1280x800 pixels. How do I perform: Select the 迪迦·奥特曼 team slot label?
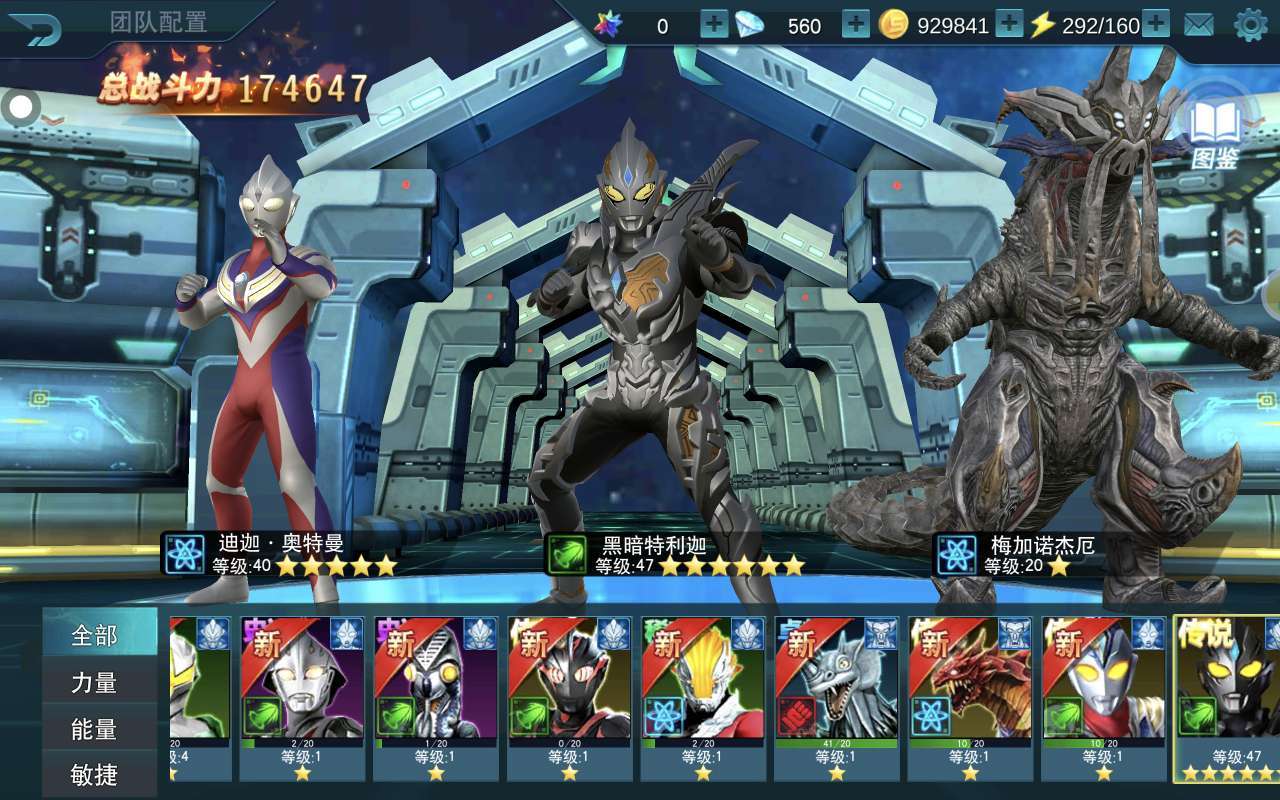tap(280, 554)
